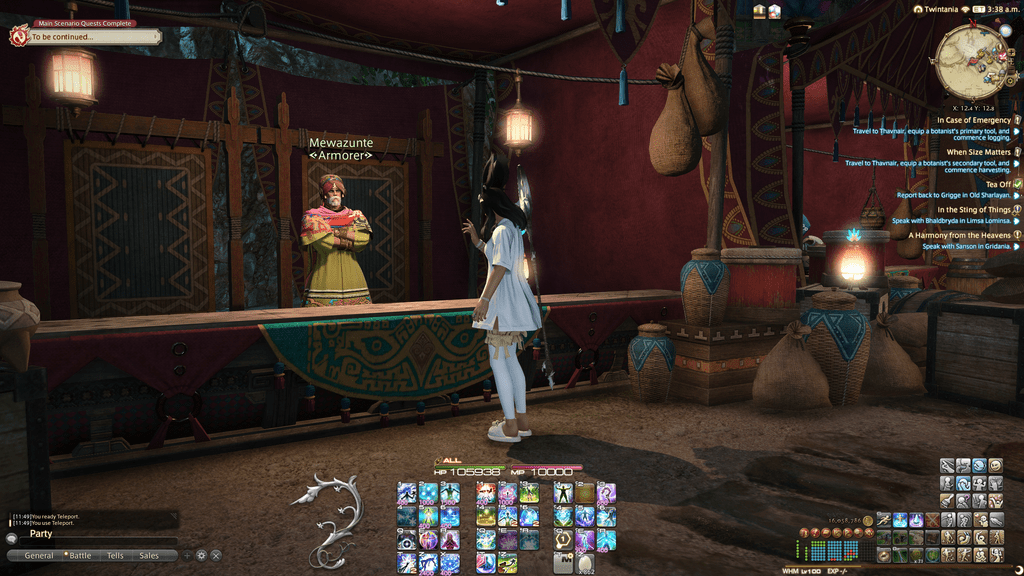The image size is (1024, 576).
Task: Add a new chat tab with plus button
Action: coord(186,555)
